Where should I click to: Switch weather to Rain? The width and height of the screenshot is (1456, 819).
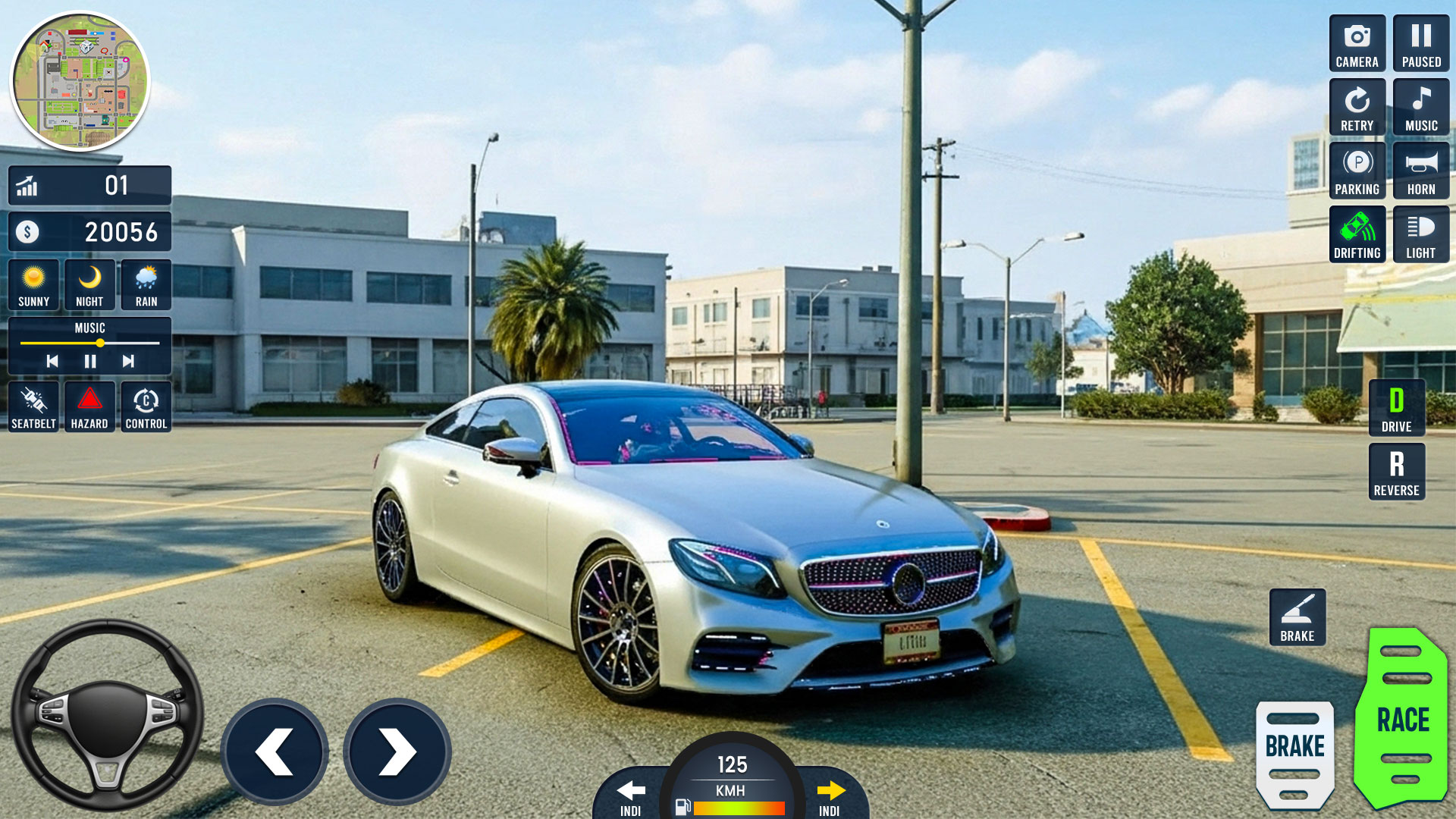[x=146, y=284]
